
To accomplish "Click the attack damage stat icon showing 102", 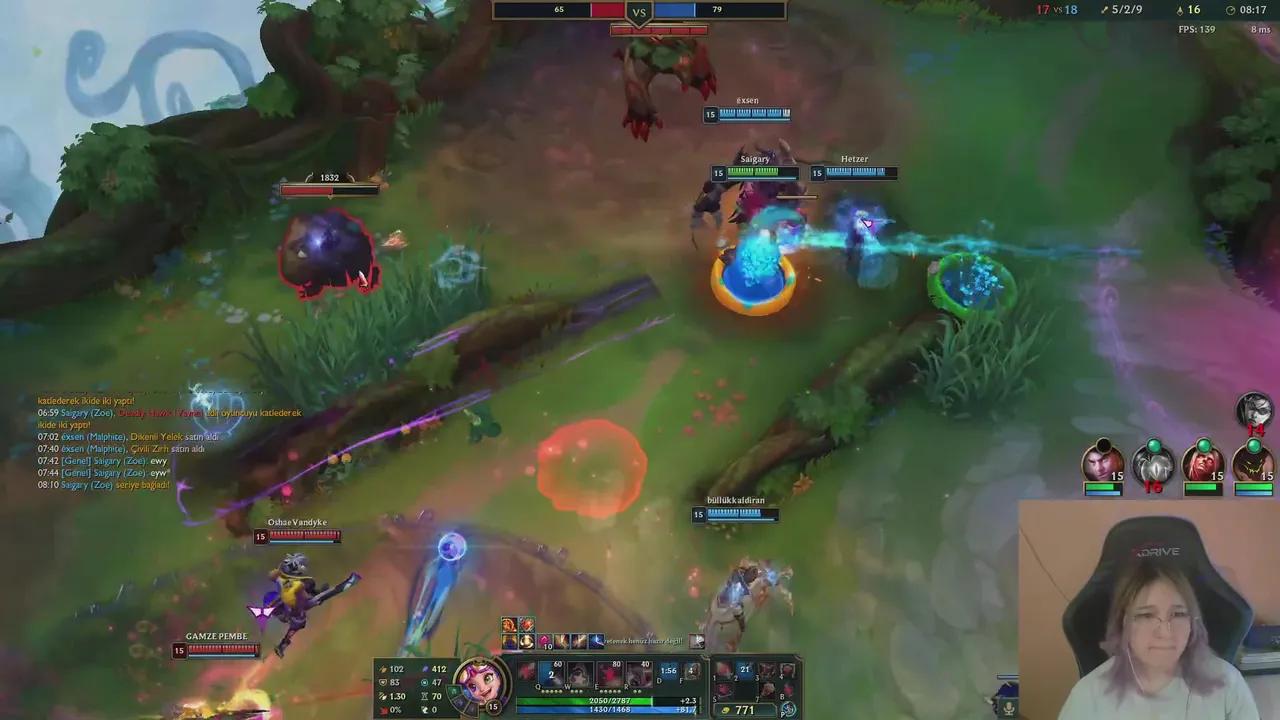I will [x=383, y=668].
